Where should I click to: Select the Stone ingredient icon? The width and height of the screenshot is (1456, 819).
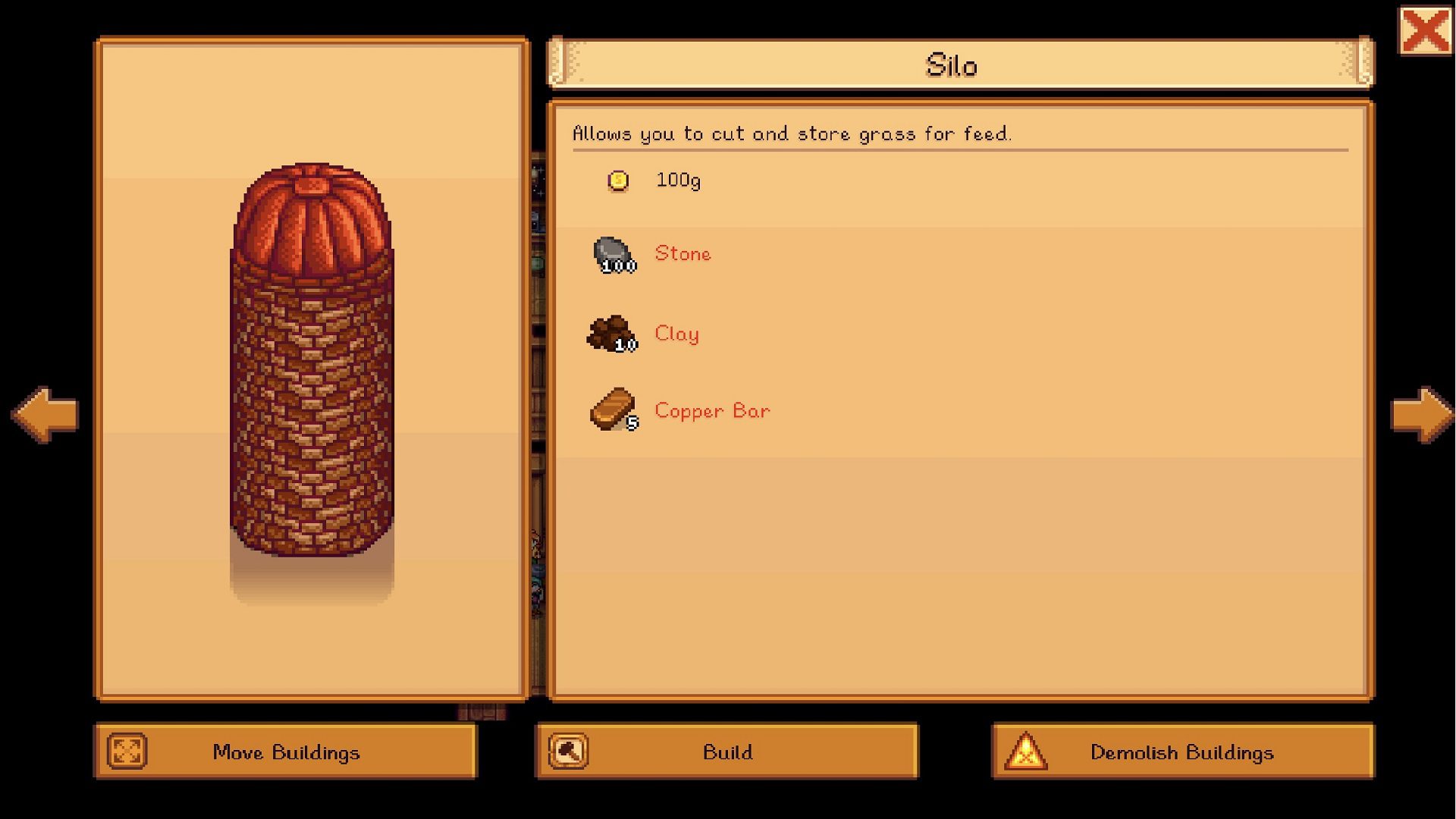tap(613, 252)
